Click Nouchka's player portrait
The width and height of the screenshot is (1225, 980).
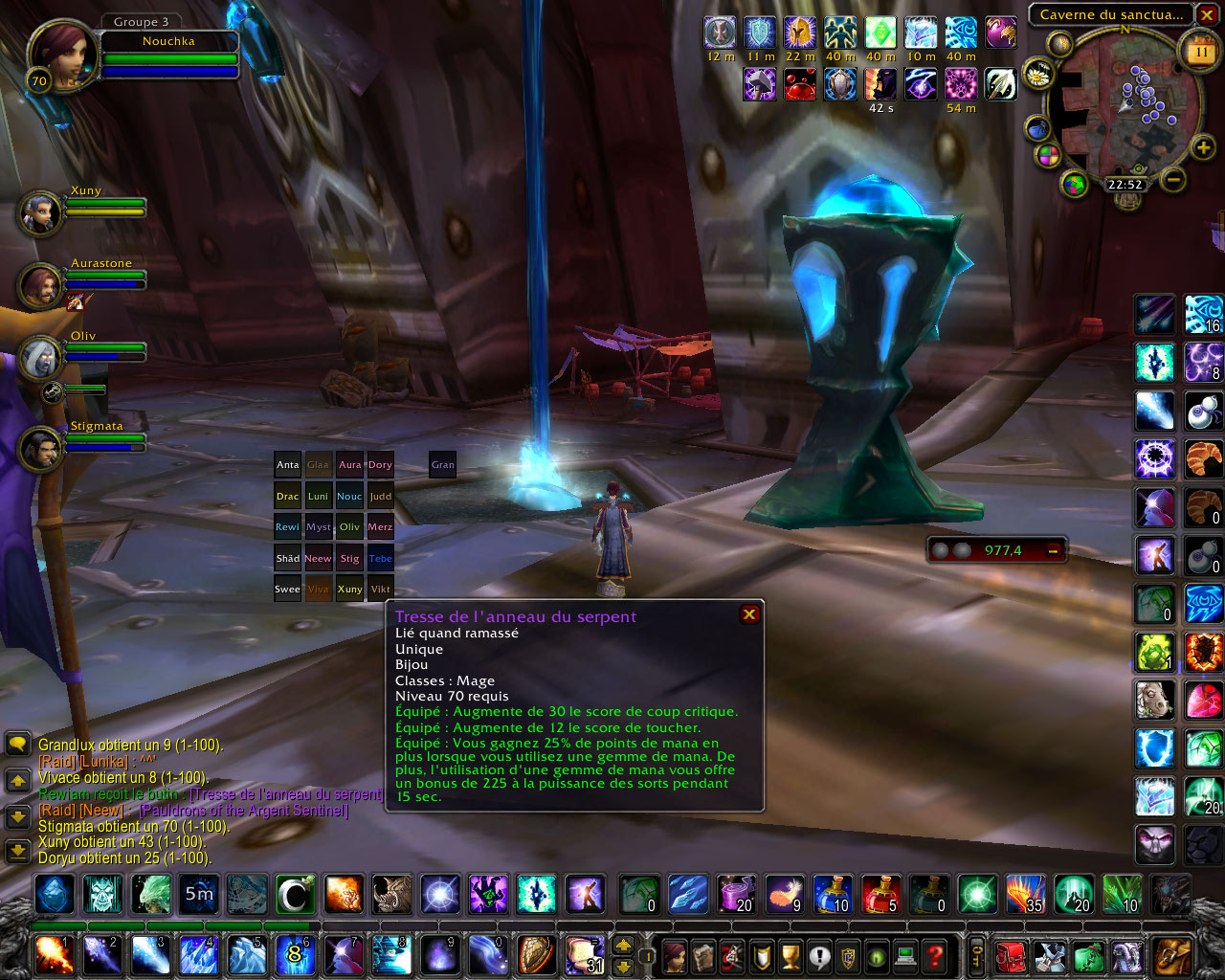click(x=63, y=55)
